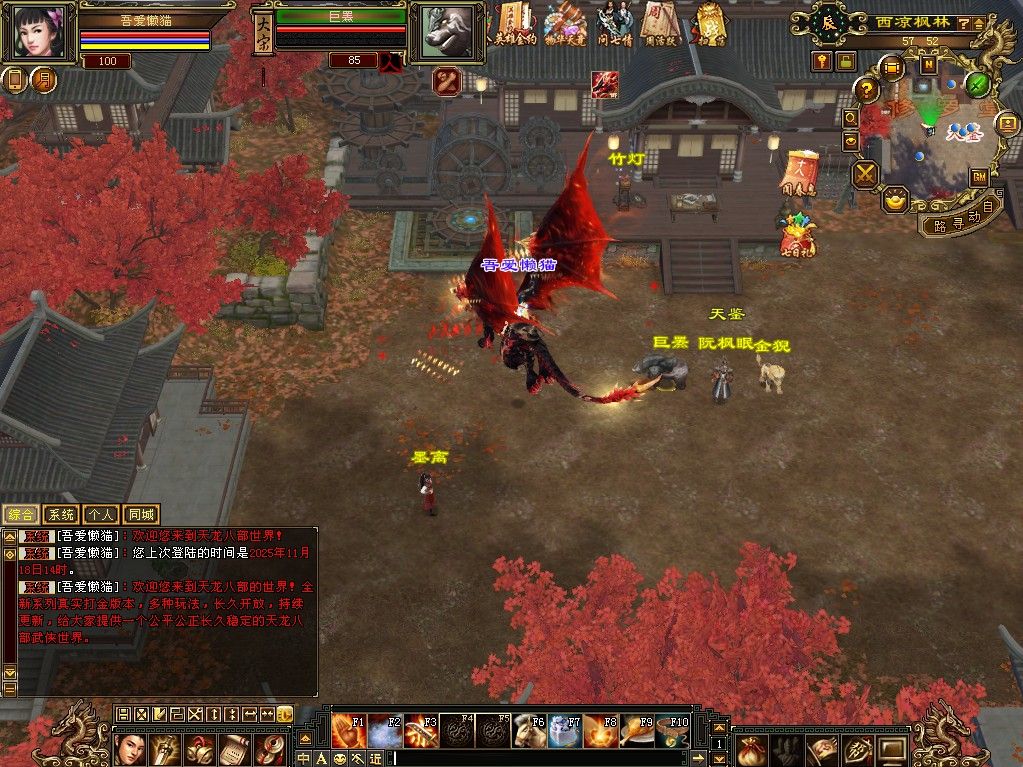Switch to the 系统 chat tab
The width and height of the screenshot is (1023, 767).
point(61,515)
